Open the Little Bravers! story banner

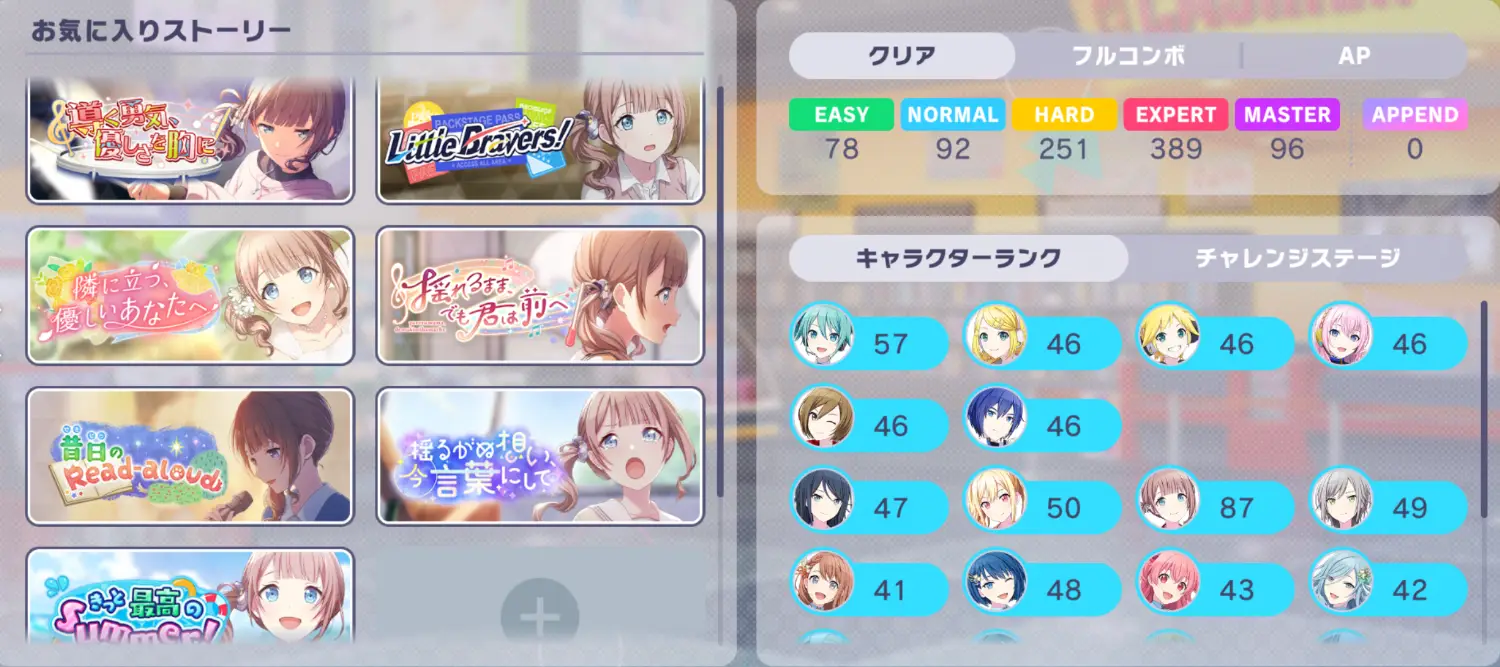[540, 141]
